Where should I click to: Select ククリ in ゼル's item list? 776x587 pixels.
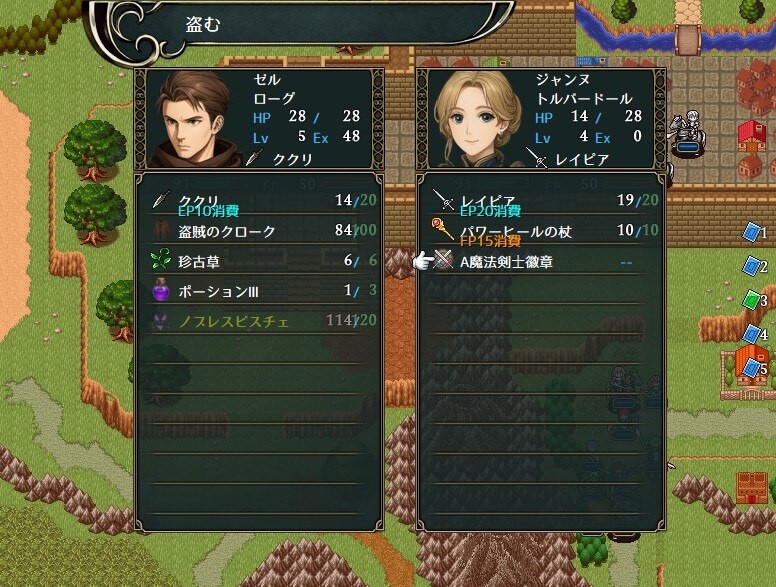pos(258,200)
